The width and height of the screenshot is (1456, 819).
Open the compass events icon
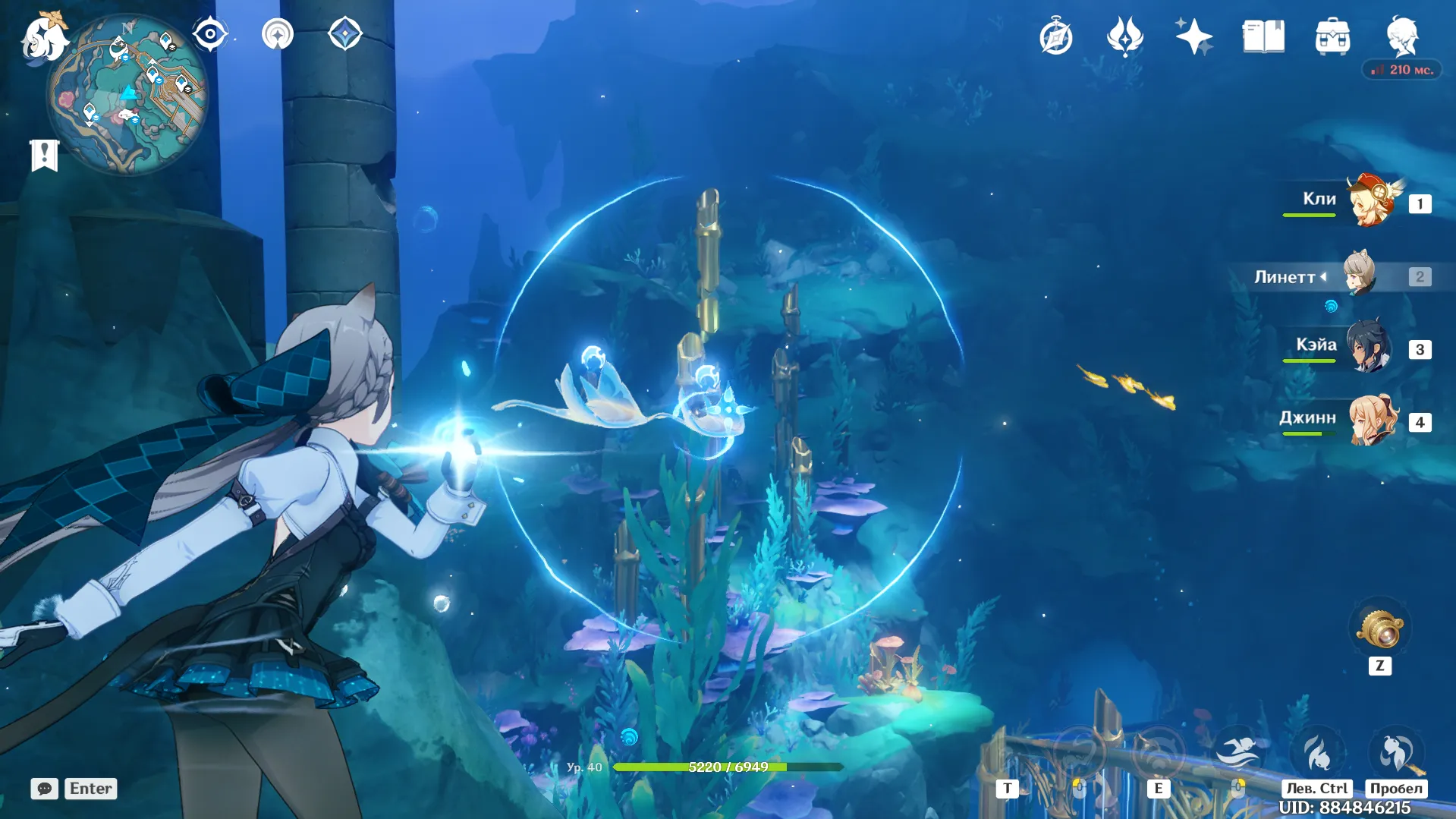coord(1055,37)
